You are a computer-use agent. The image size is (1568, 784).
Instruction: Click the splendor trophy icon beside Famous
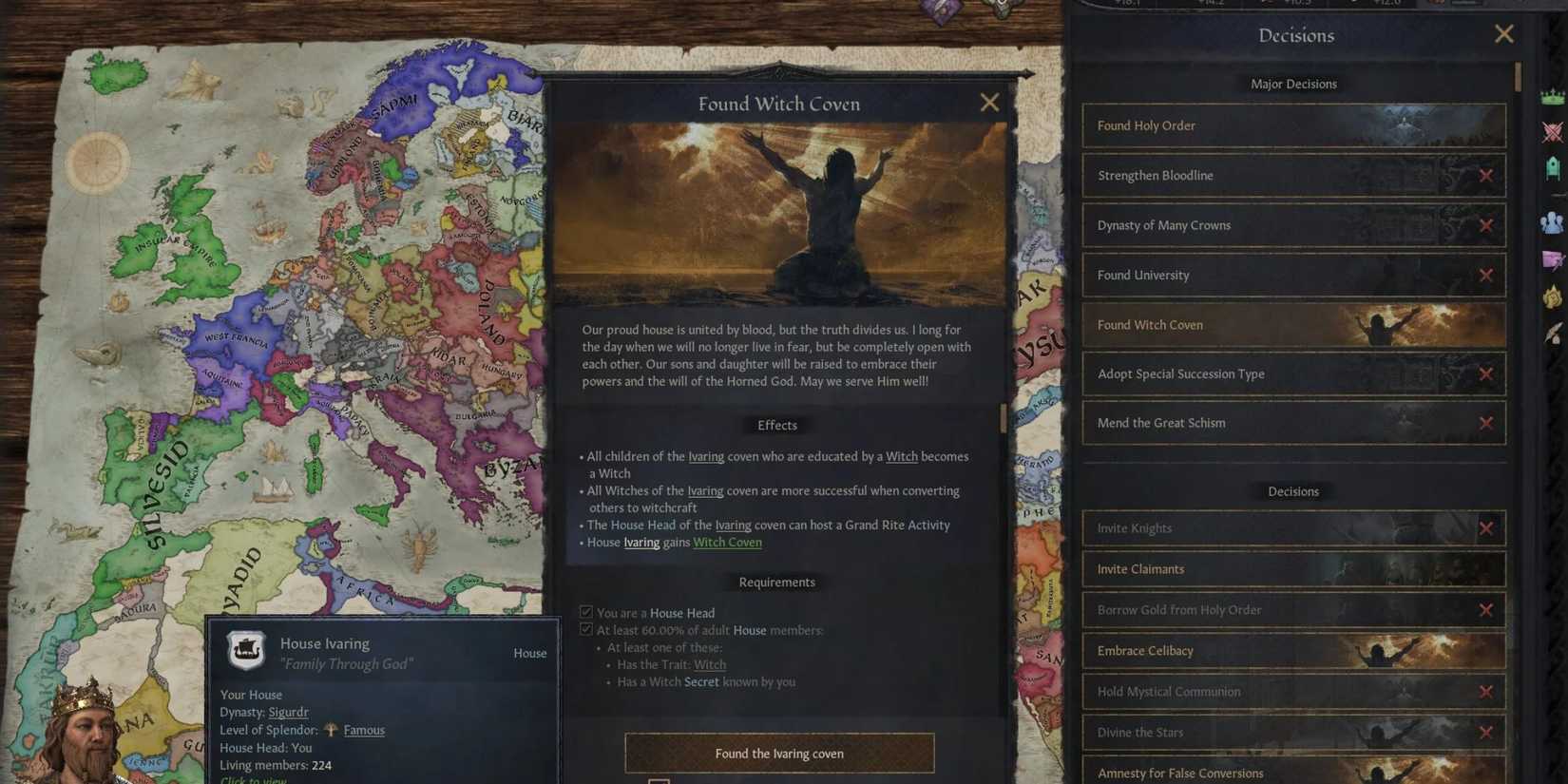tap(330, 730)
